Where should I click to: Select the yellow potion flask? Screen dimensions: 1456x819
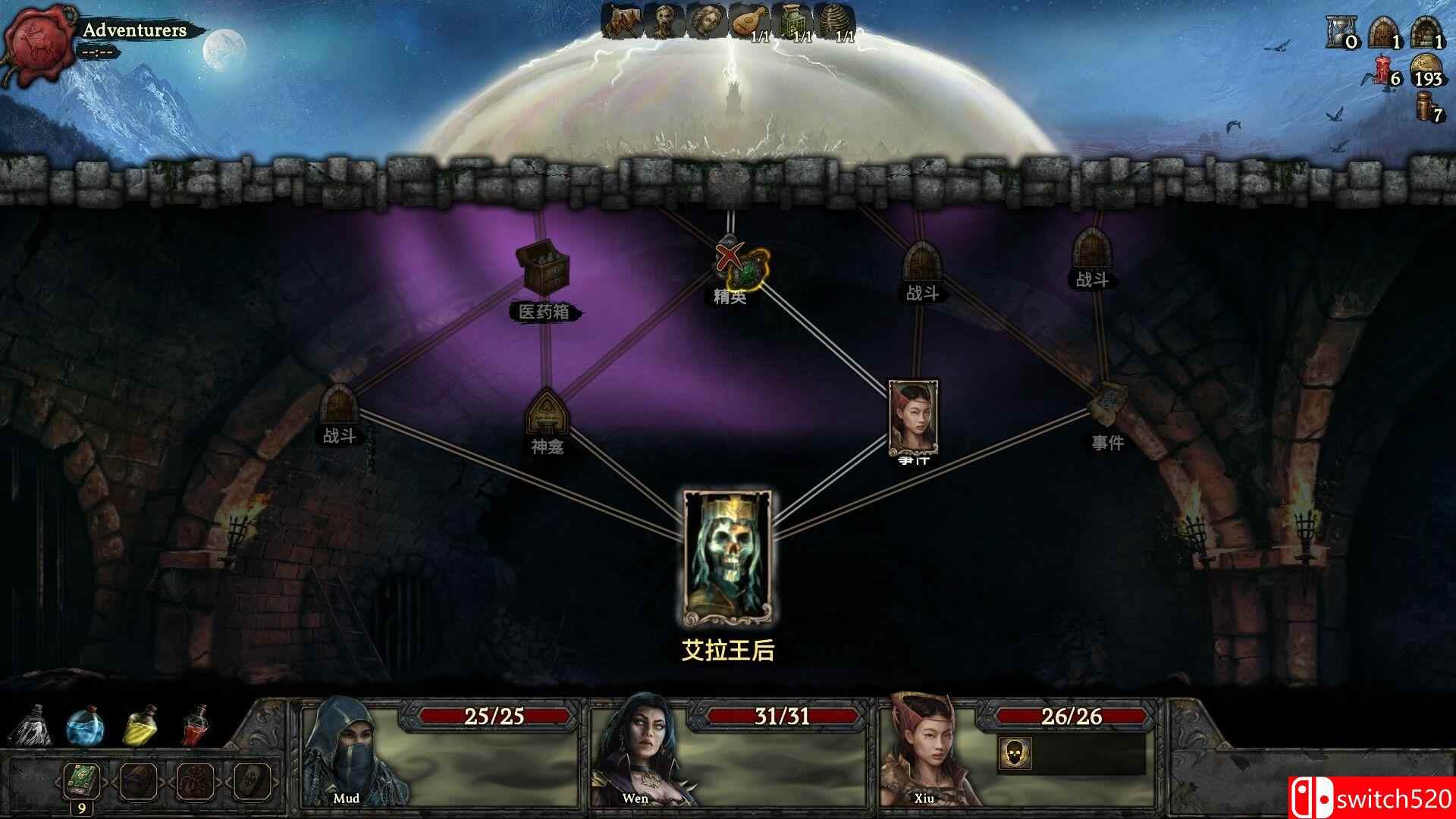coord(139,728)
